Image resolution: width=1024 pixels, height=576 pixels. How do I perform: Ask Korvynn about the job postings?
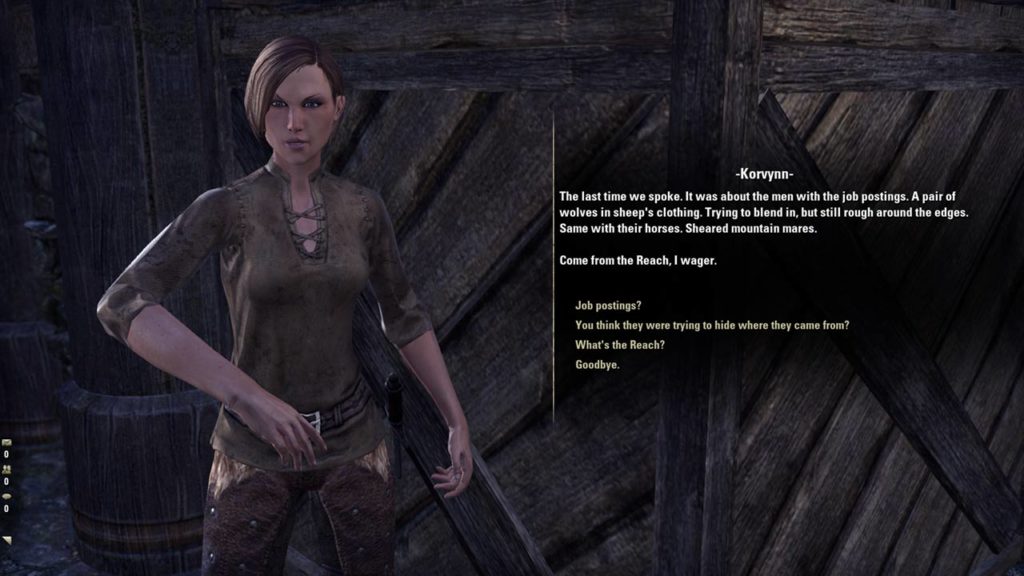608,305
